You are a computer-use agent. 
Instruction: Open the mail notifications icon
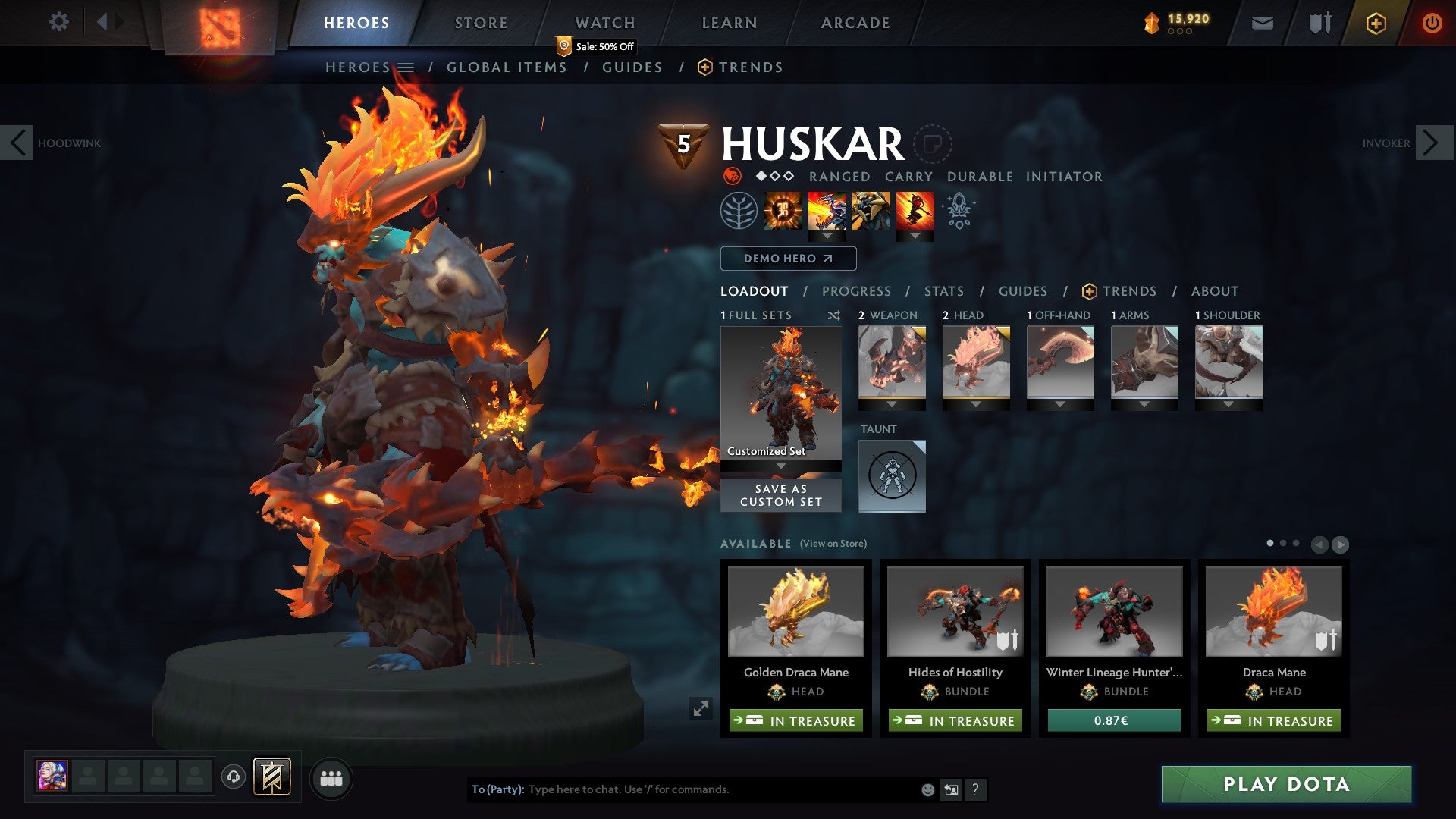[1263, 23]
